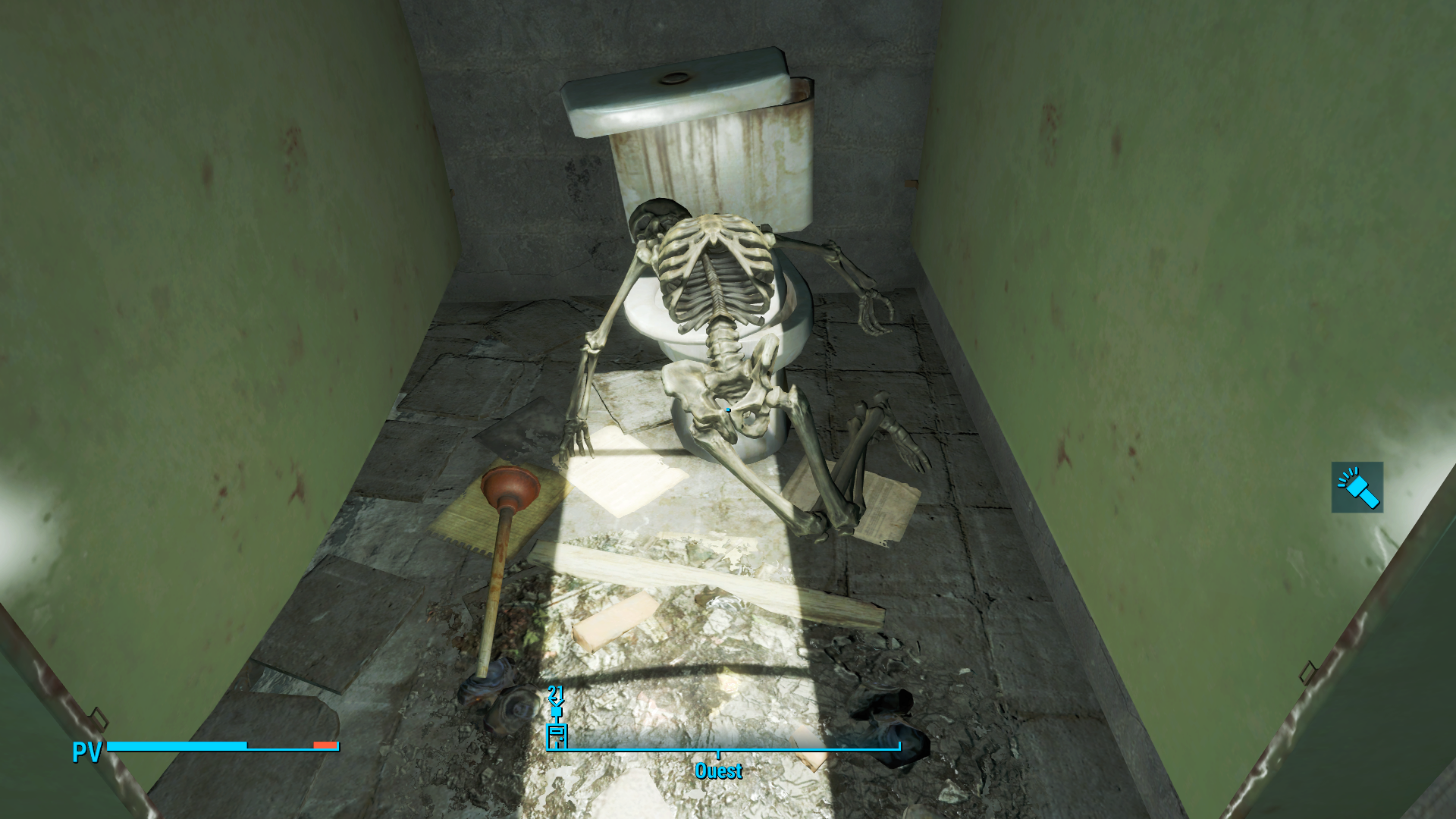
Task: Select the location marker on the compass
Action: 557,735
